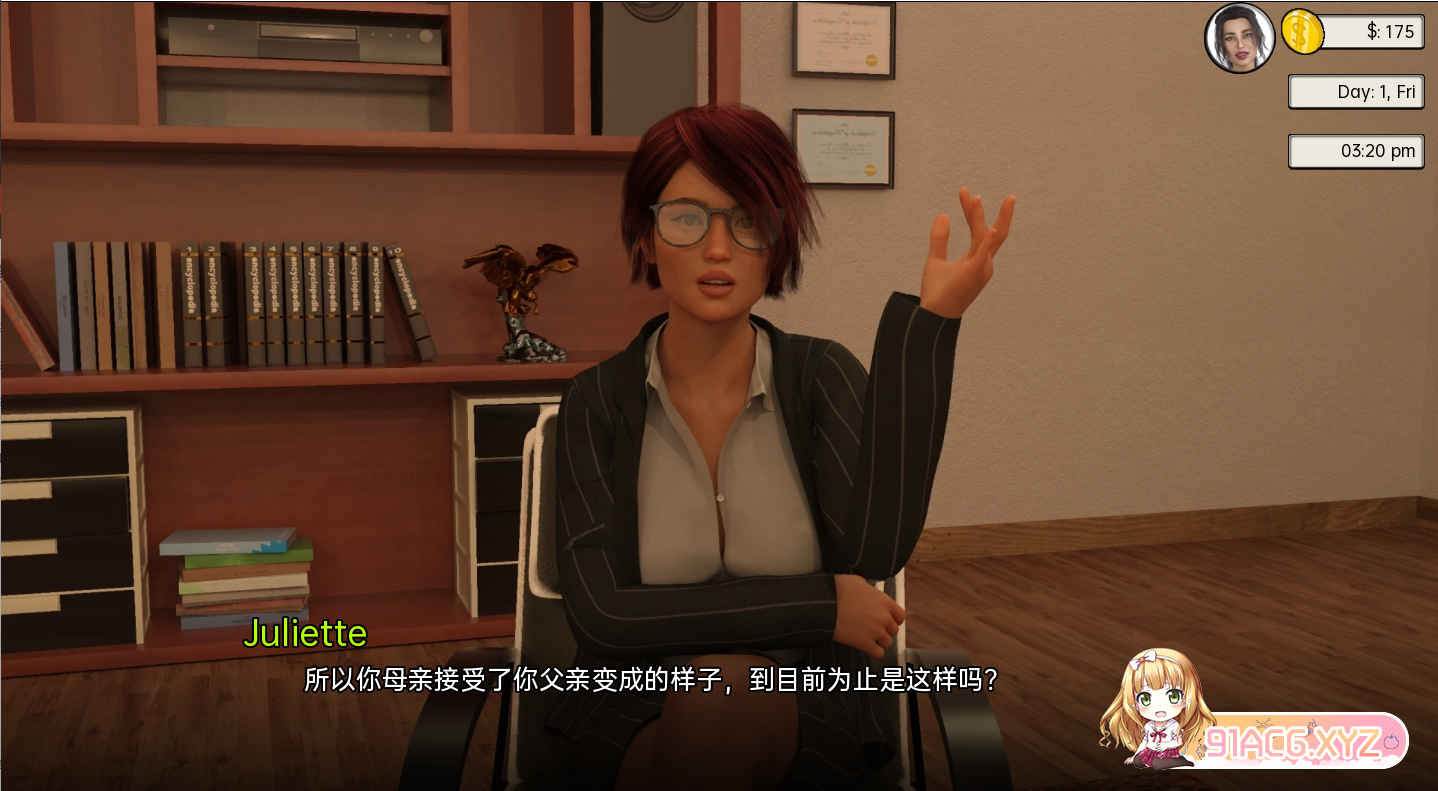The height and width of the screenshot is (791, 1438).
Task: Click the dollar sign on the coin
Action: pos(1301,32)
